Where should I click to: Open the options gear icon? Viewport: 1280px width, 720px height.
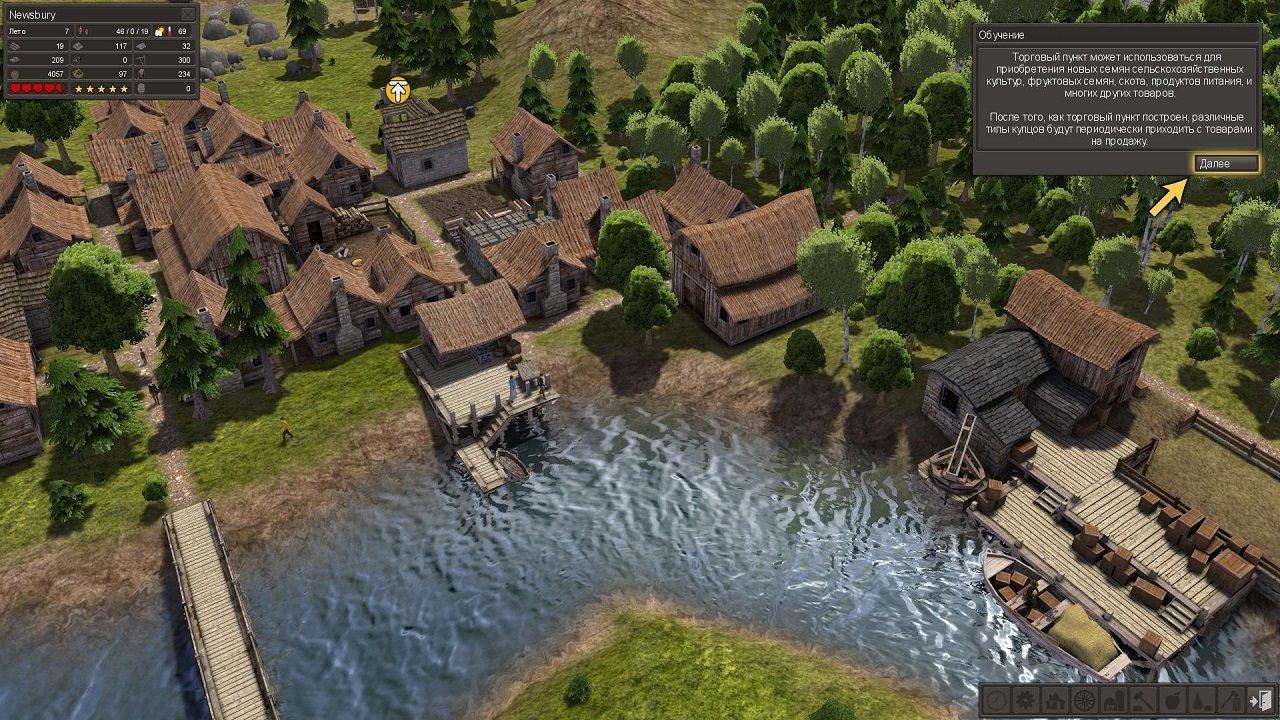point(1025,698)
